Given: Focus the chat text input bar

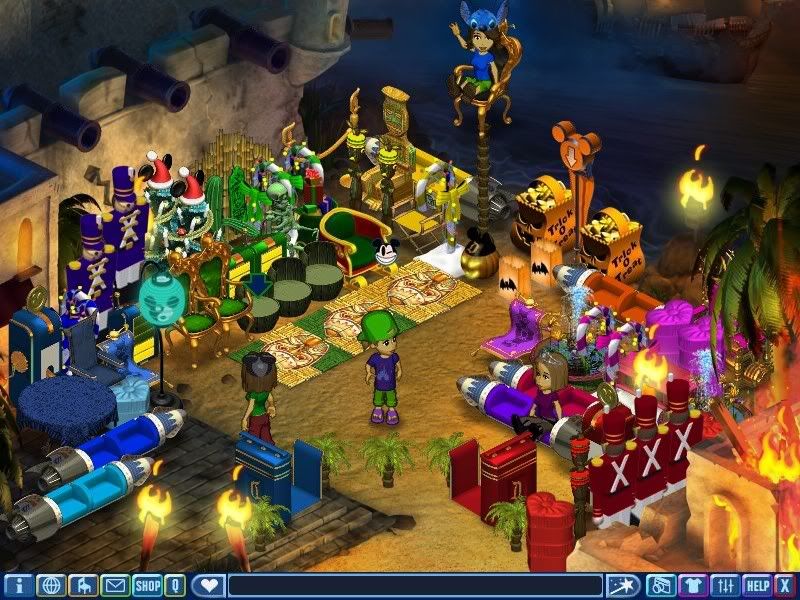Looking at the screenshot, I should [x=415, y=585].
